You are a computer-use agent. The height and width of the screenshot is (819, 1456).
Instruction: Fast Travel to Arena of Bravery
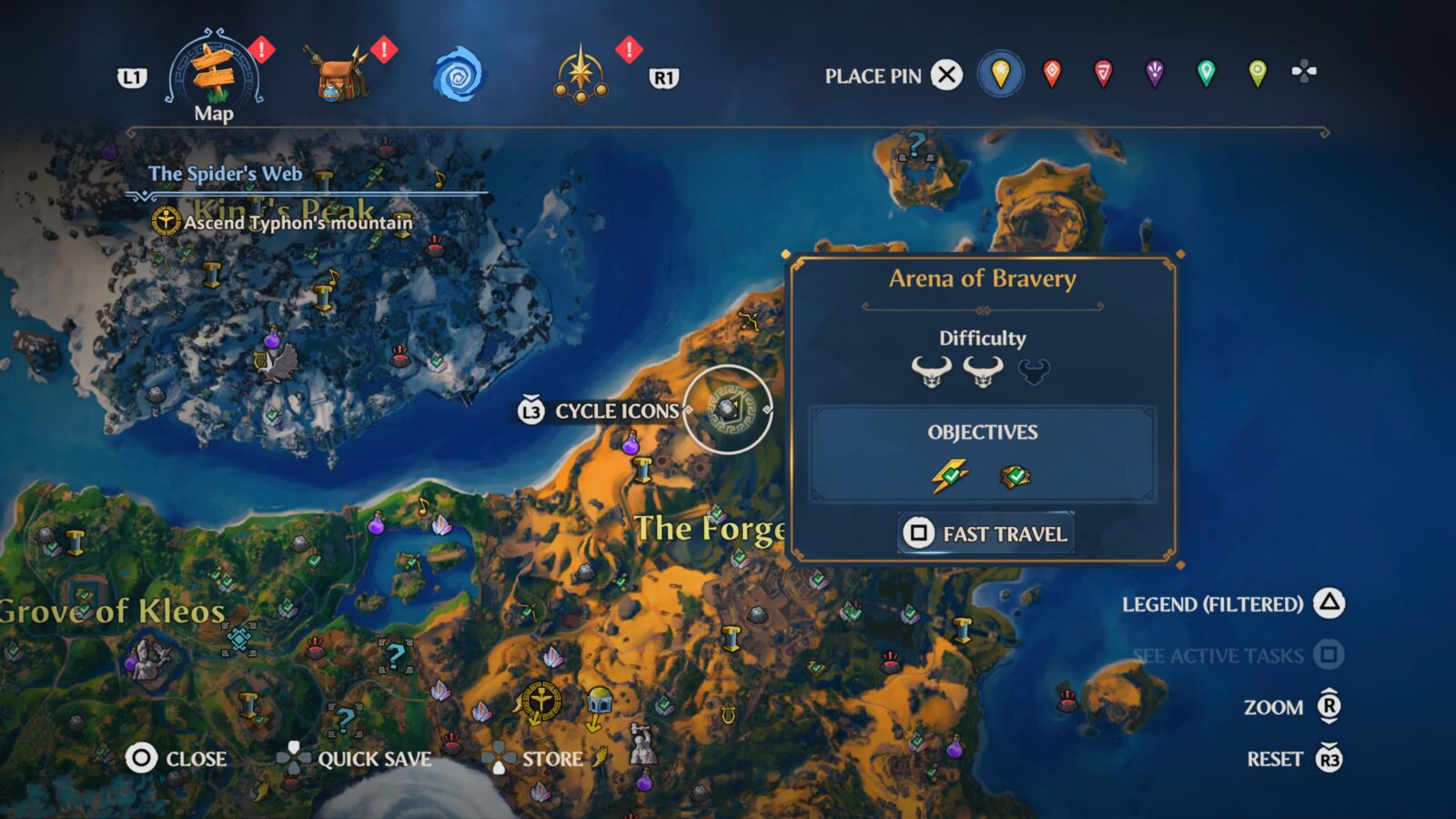click(x=986, y=534)
